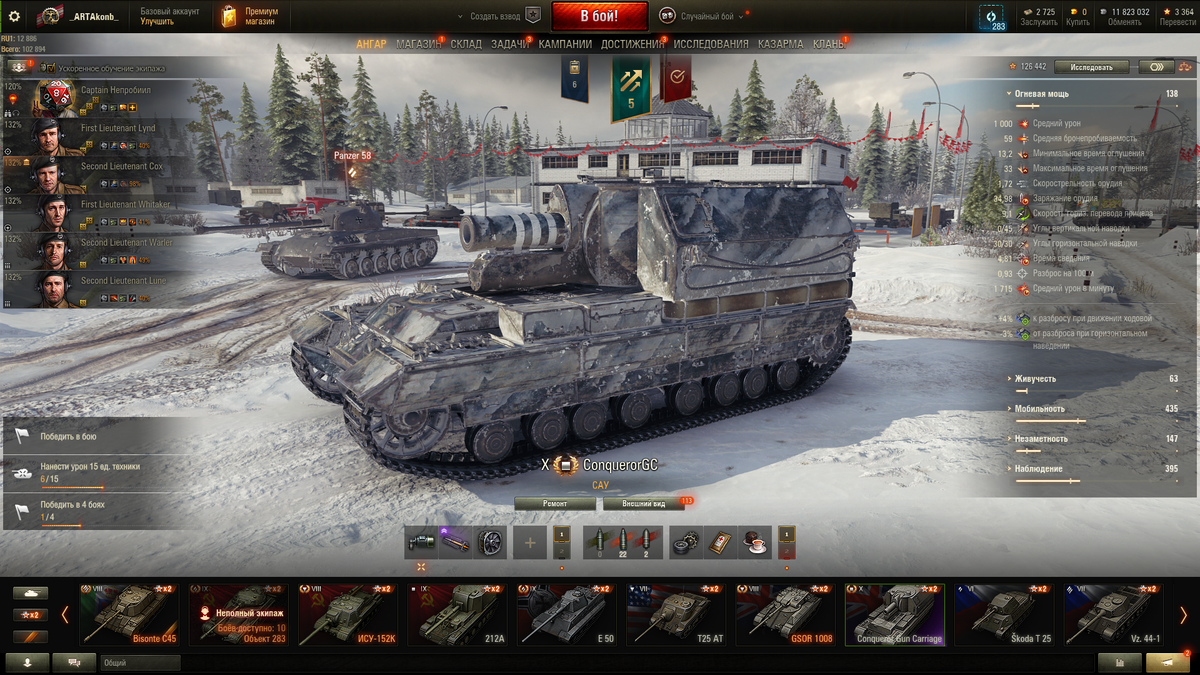
Task: Choose the E 50 tank card
Action: 565,615
